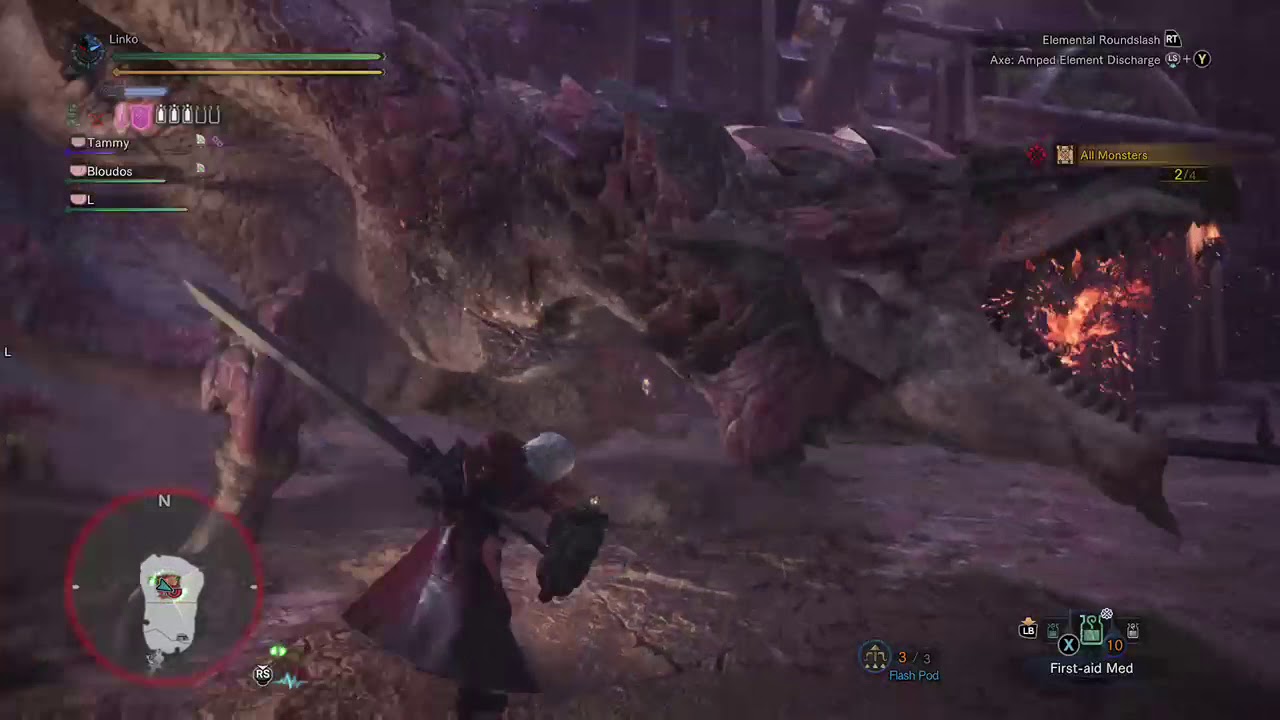Toggle Tammy's shoutout palico icon
This screenshot has height=720, width=1280.
click(199, 140)
